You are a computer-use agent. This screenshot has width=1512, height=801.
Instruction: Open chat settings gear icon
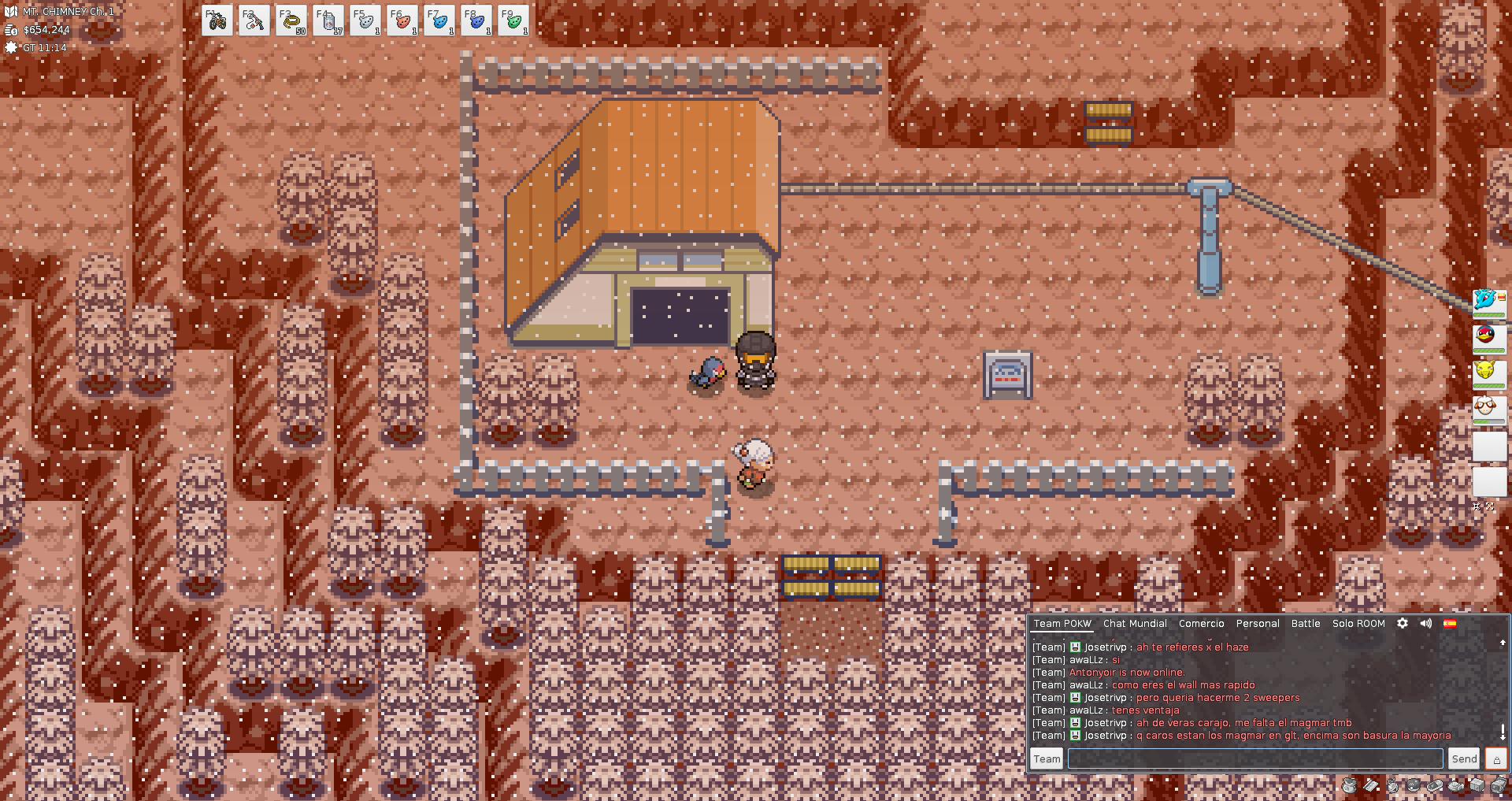click(1403, 623)
